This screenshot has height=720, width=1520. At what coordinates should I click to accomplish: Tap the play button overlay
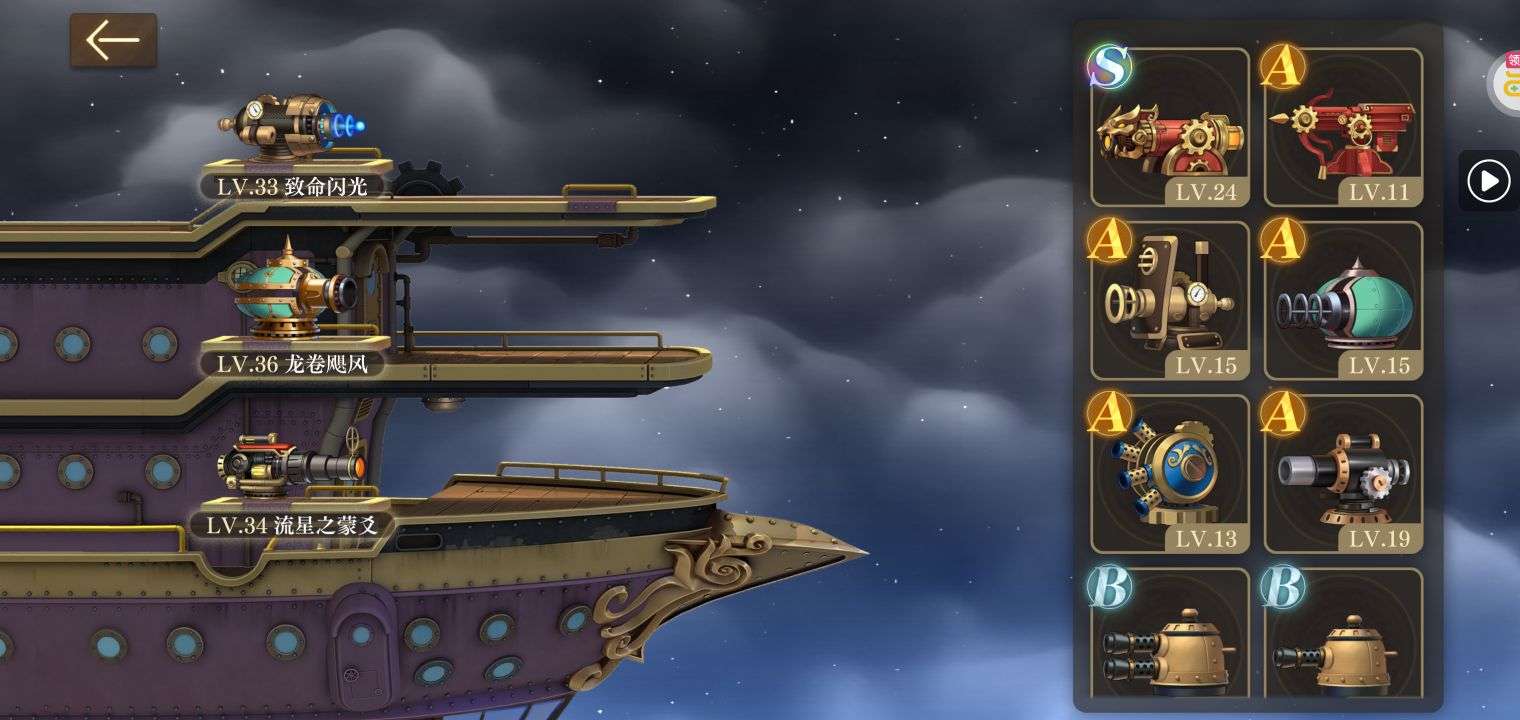[x=1488, y=181]
